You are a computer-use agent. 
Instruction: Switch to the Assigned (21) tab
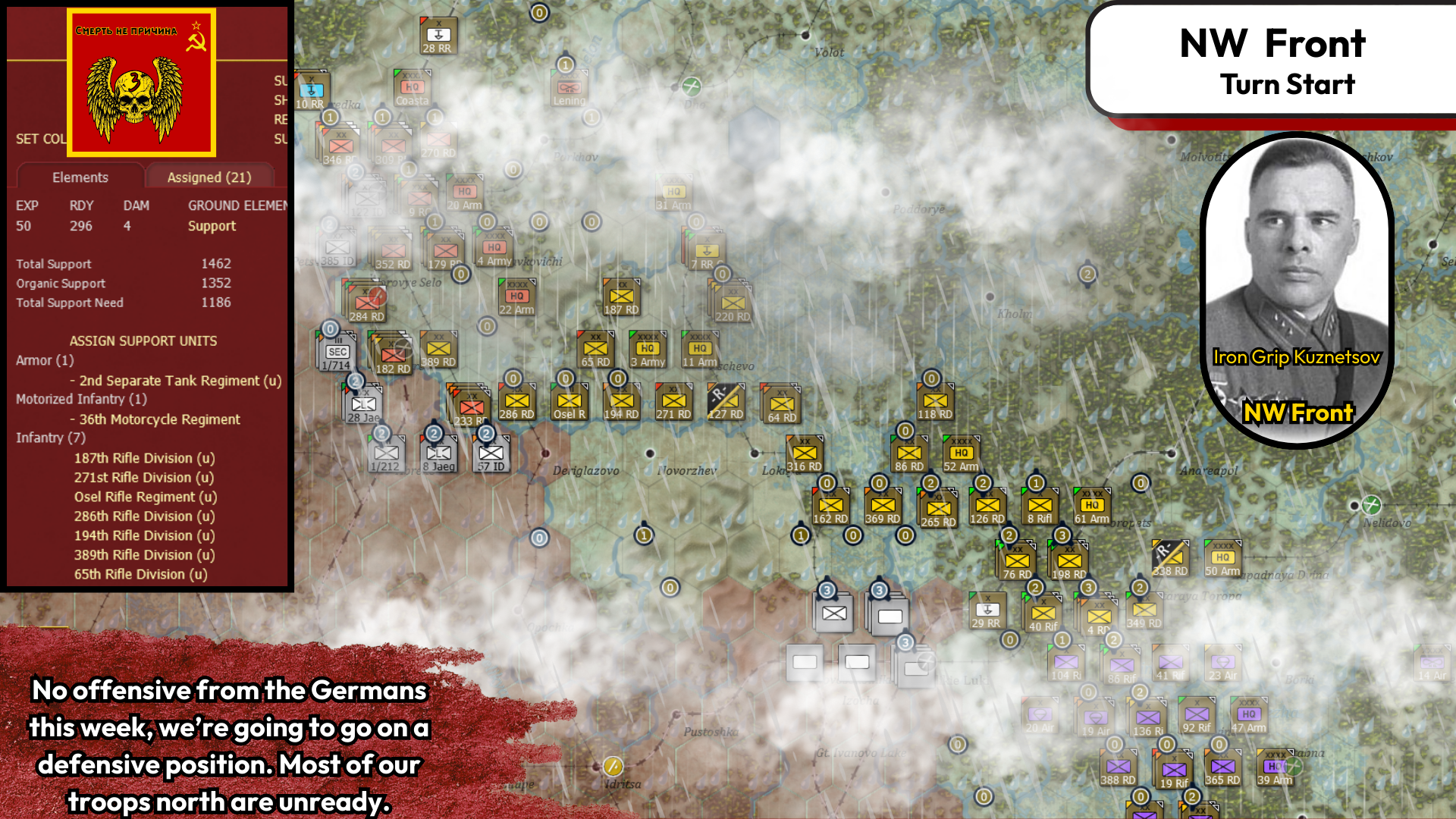(209, 177)
